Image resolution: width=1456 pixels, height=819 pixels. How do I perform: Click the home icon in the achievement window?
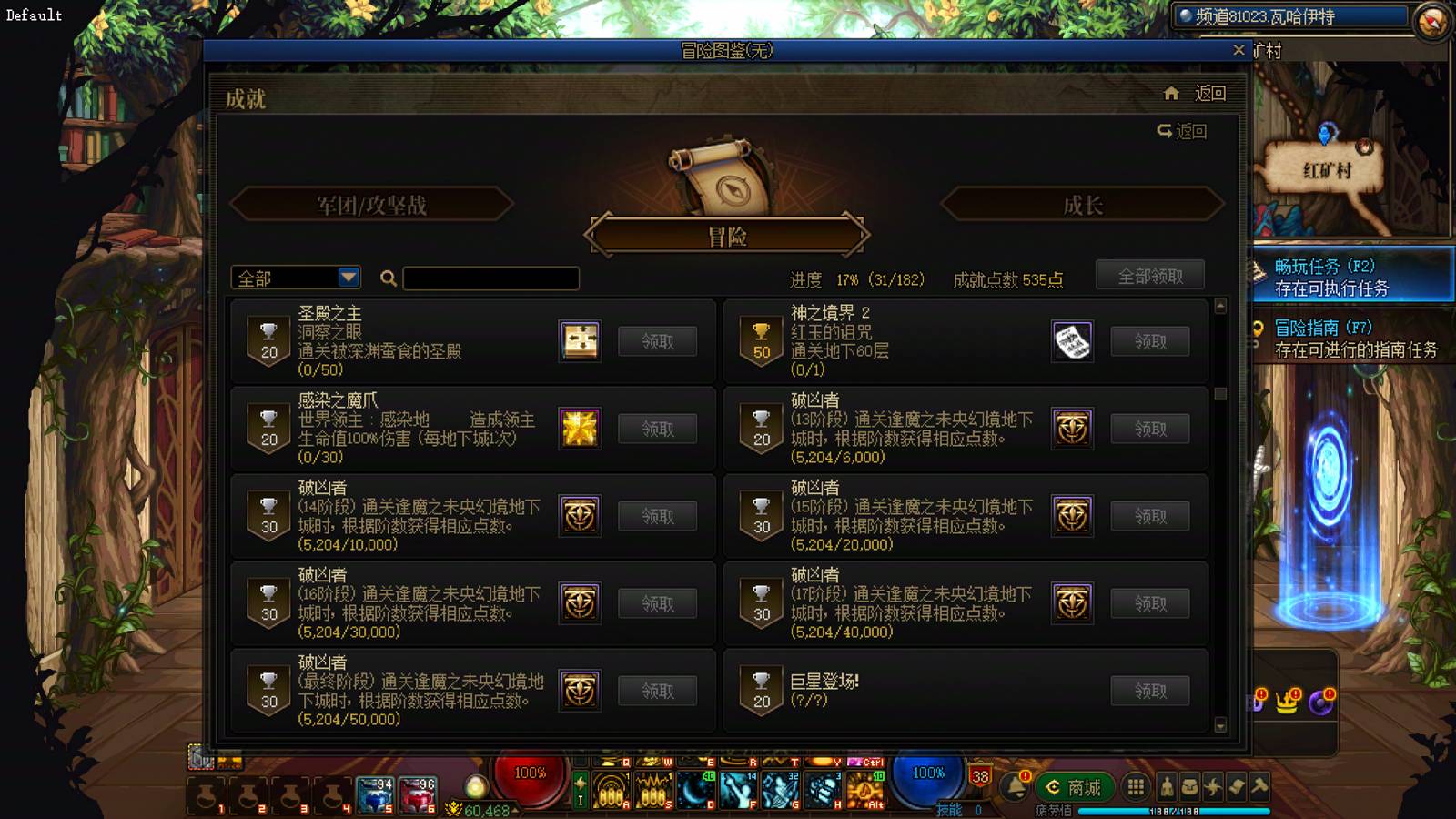[1173, 93]
